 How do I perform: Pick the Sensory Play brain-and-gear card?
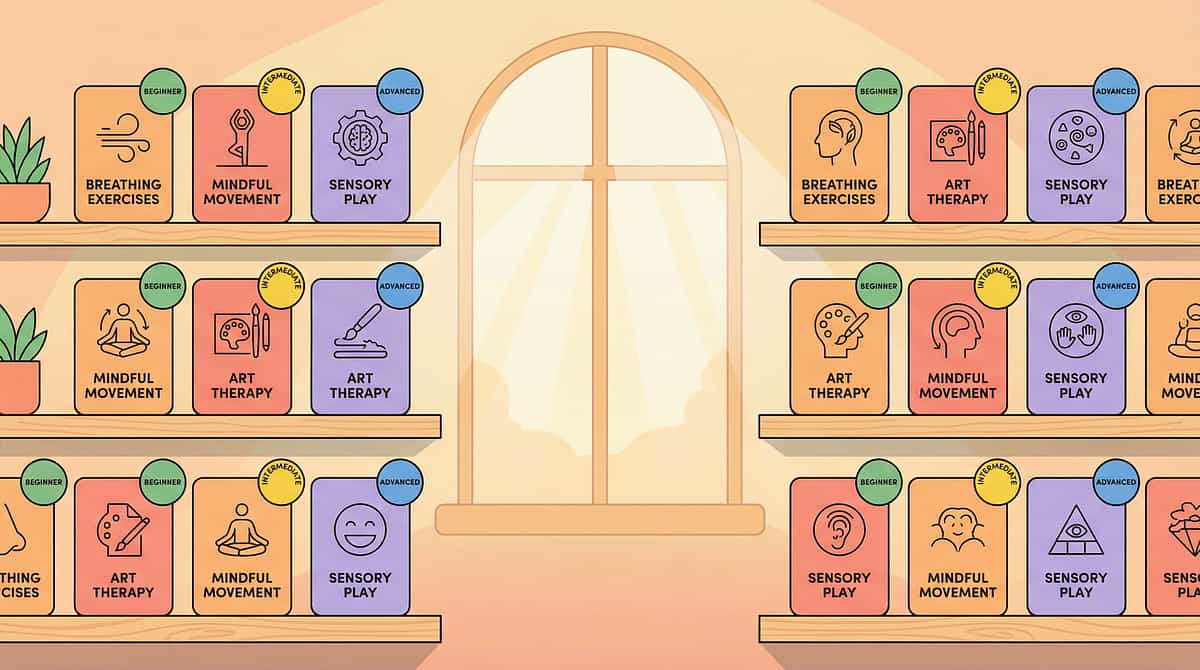click(360, 154)
